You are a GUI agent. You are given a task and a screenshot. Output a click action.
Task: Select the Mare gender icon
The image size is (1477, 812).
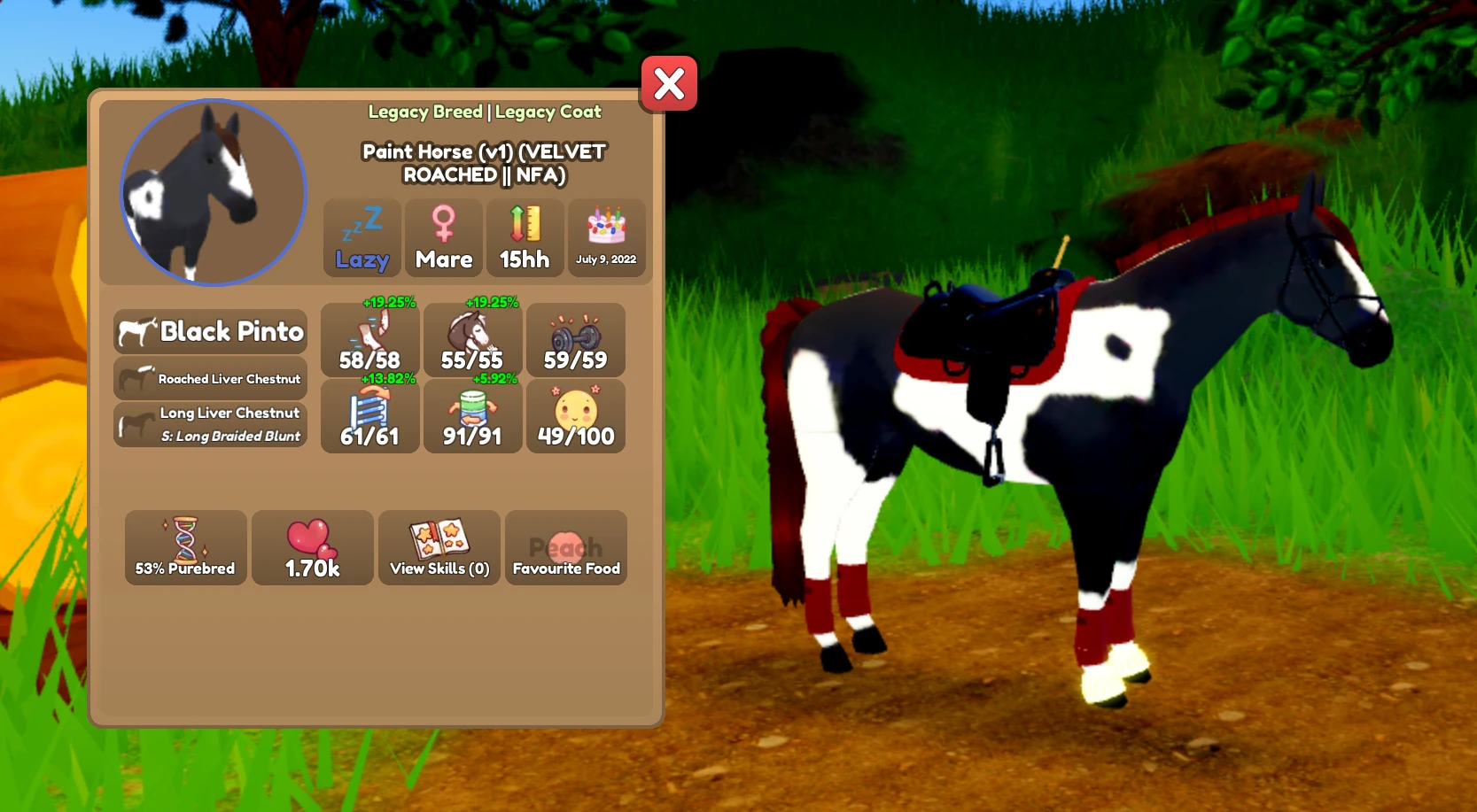[443, 235]
